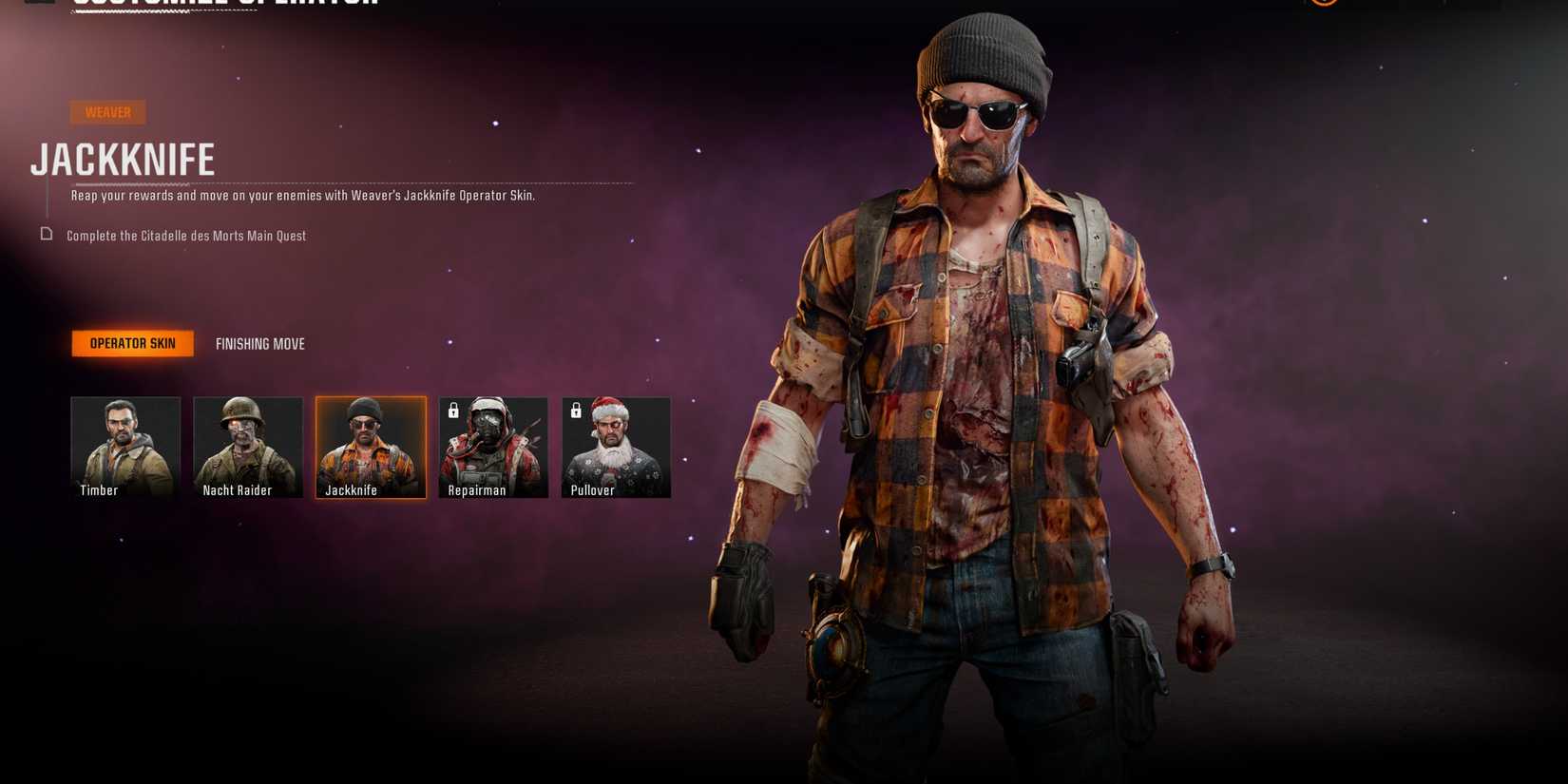Select the Pullover Santa hat thumbnail
Image resolution: width=1568 pixels, height=784 pixels.
(616, 447)
